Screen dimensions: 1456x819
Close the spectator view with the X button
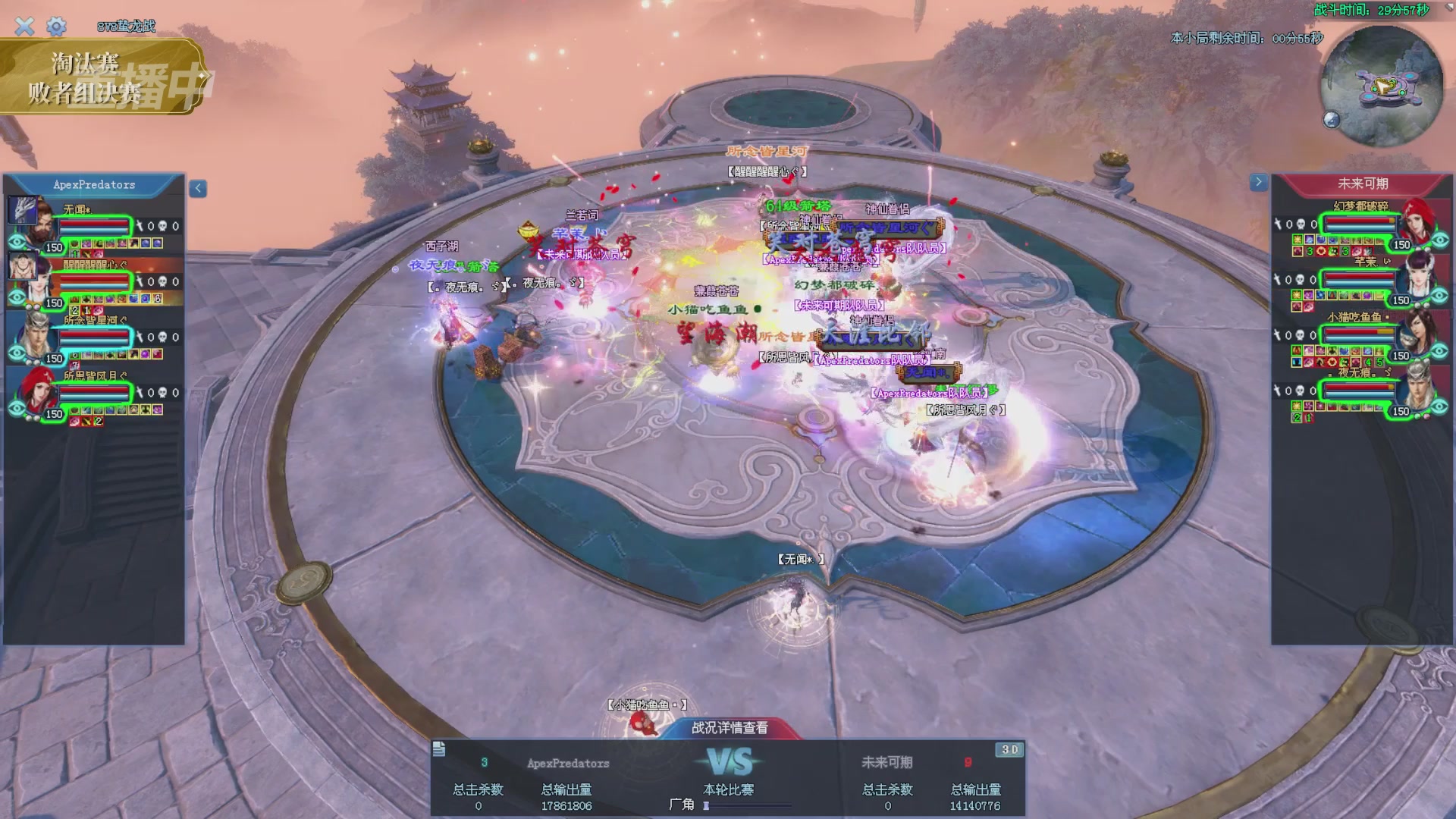(x=24, y=27)
